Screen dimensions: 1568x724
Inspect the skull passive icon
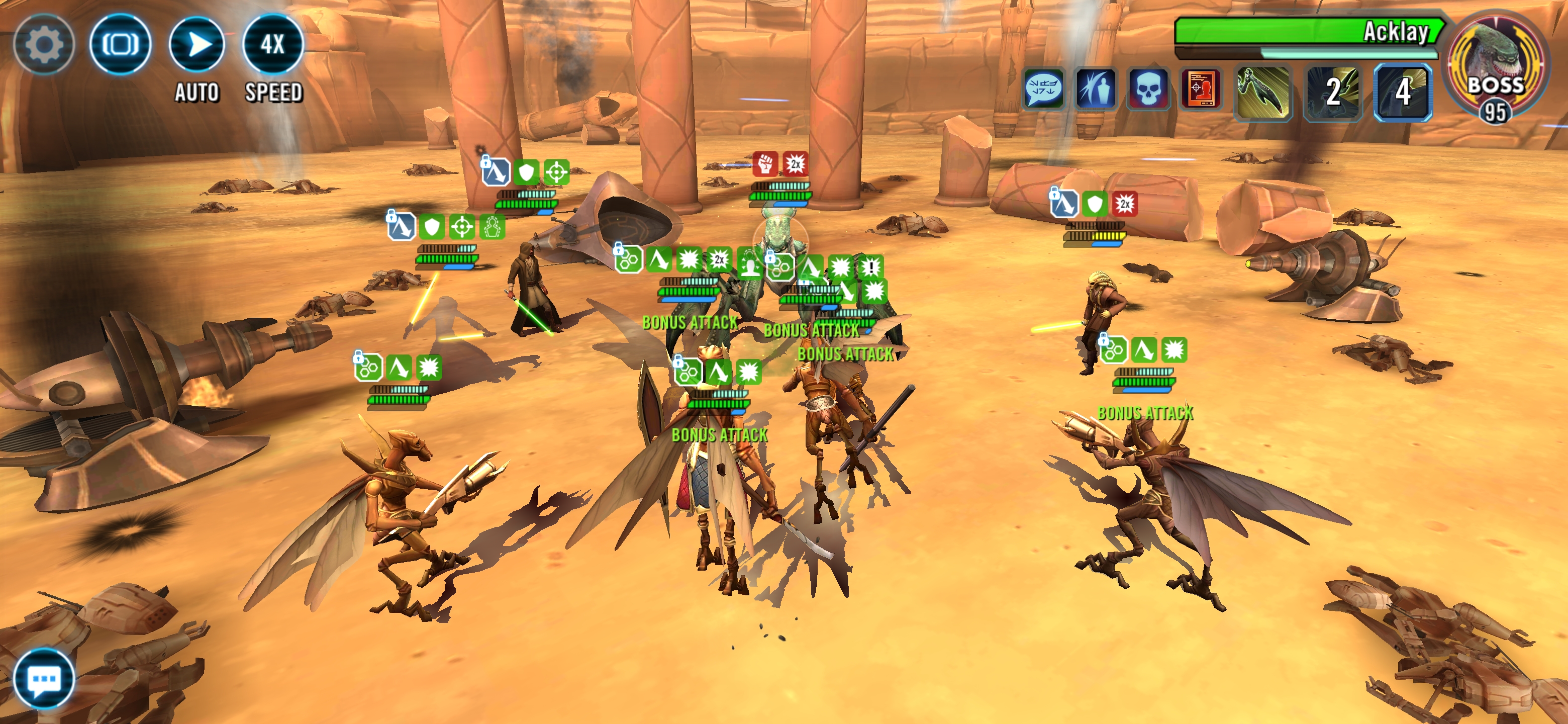click(1148, 89)
